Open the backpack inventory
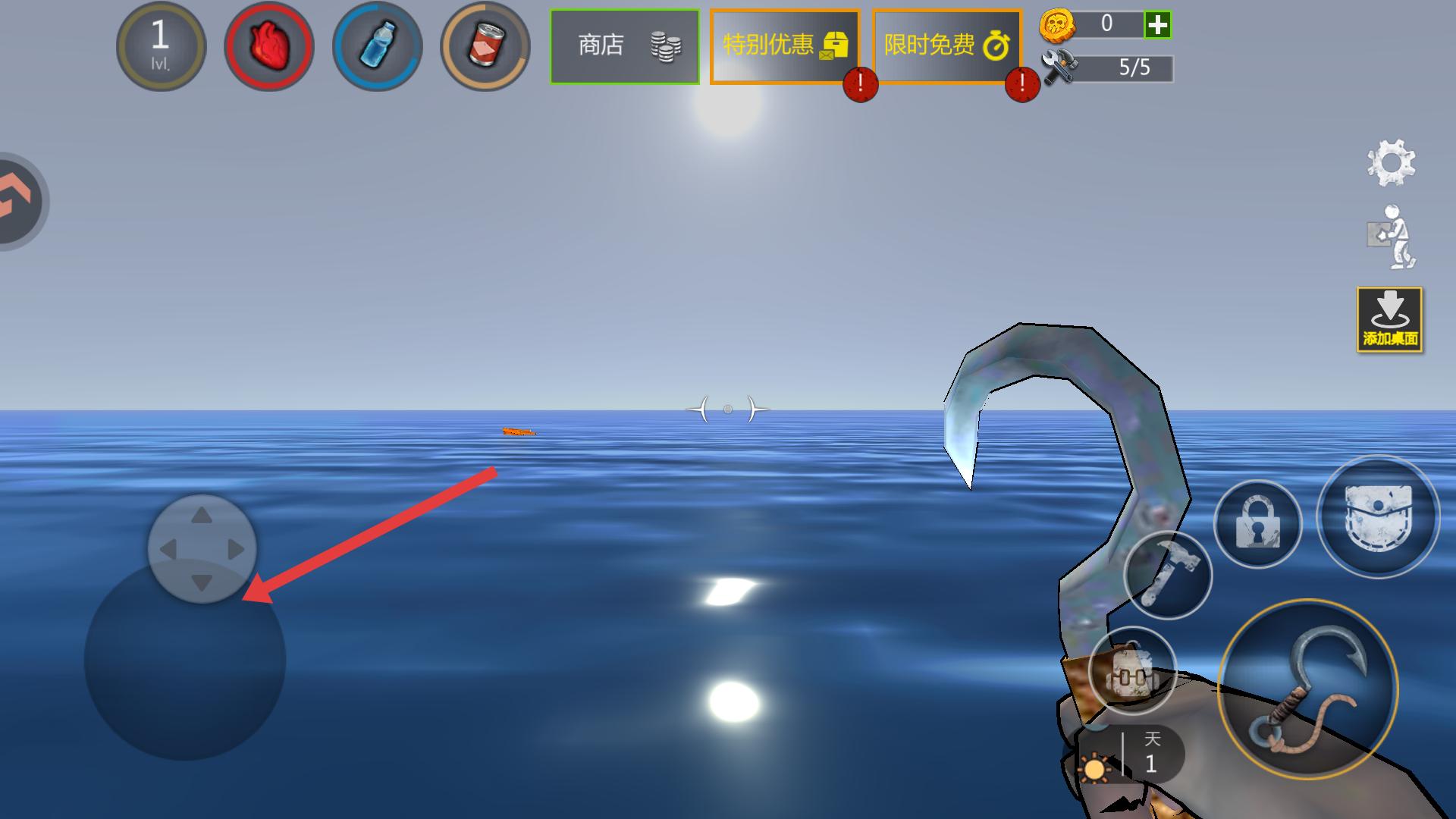Image resolution: width=1456 pixels, height=819 pixels. coord(1378,517)
